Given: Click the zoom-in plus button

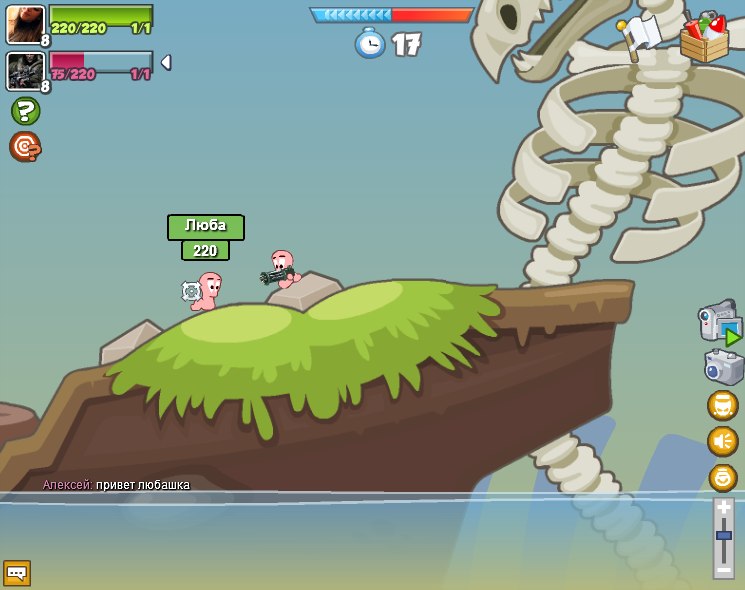Looking at the screenshot, I should tap(723, 507).
